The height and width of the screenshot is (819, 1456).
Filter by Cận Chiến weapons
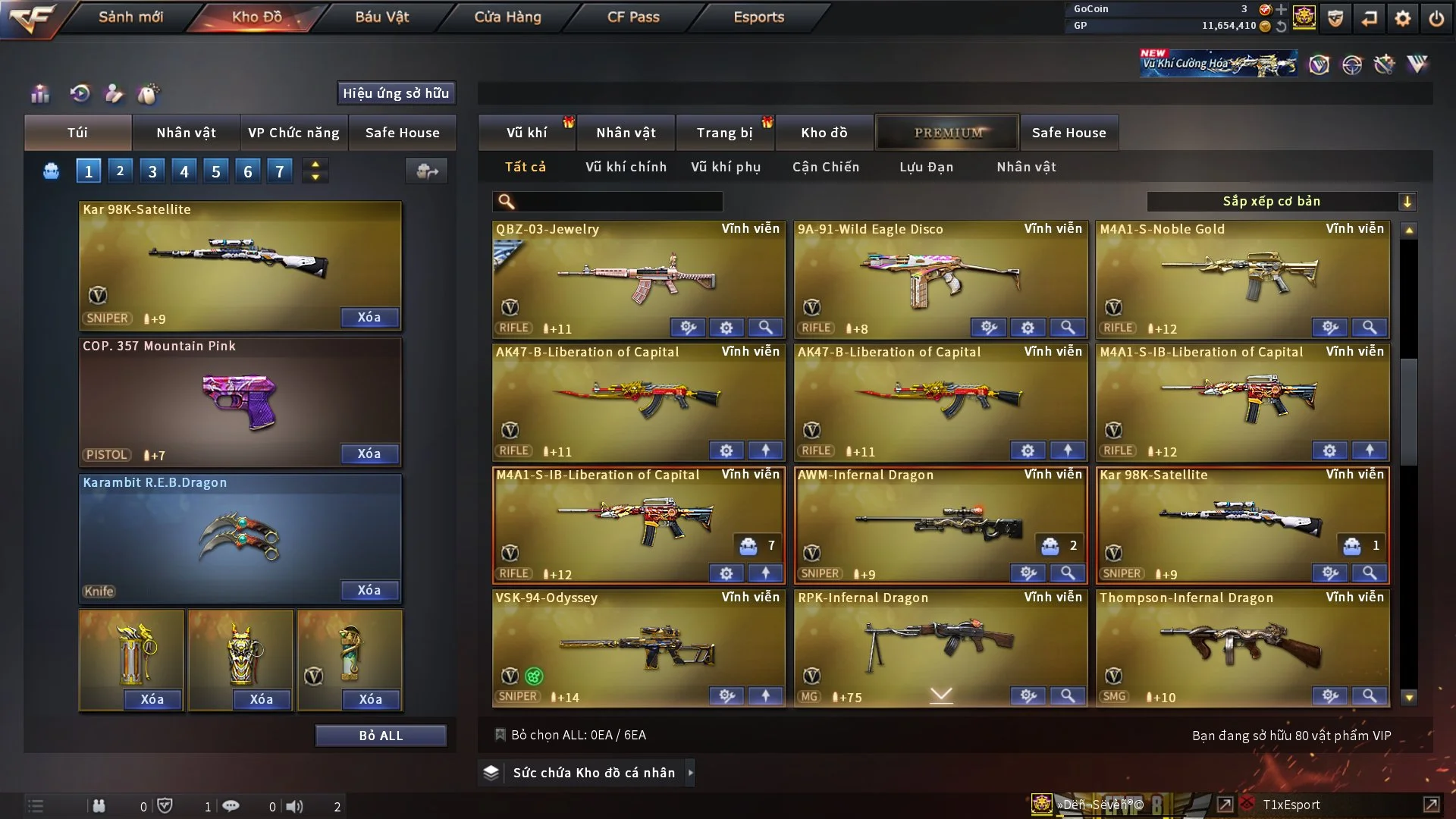tap(826, 167)
